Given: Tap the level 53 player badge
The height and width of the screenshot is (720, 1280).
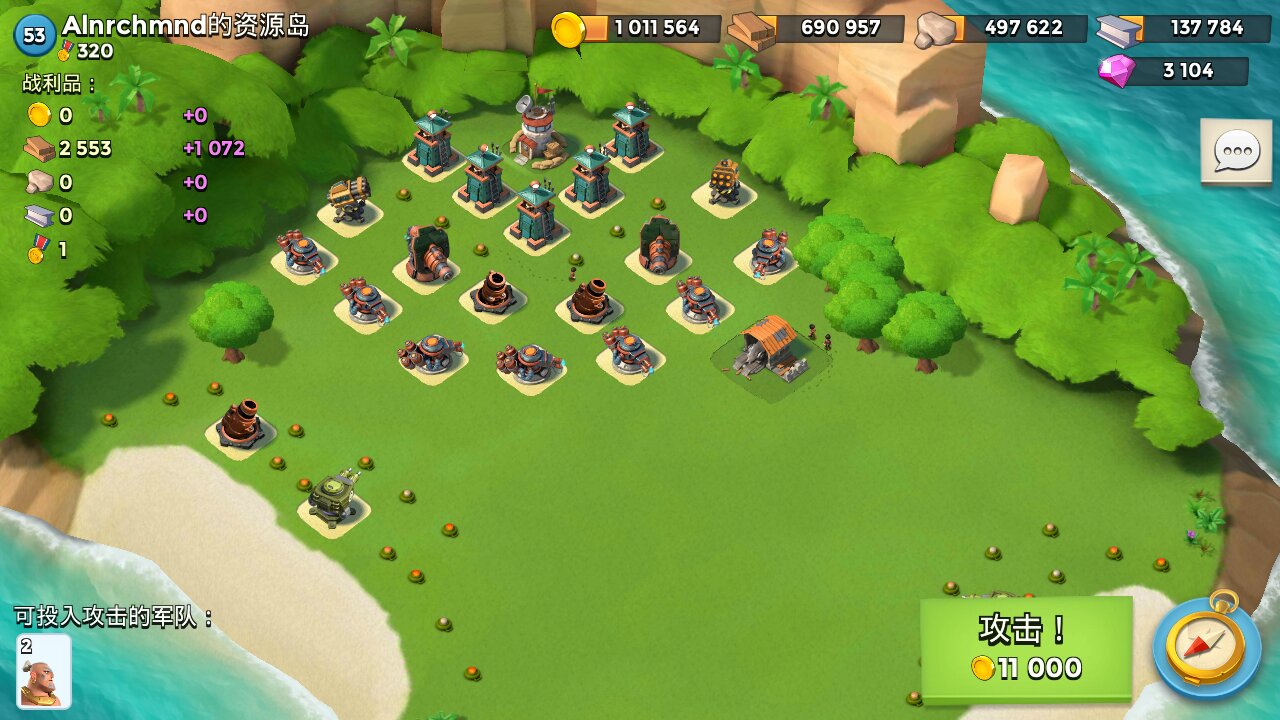Looking at the screenshot, I should (x=34, y=36).
